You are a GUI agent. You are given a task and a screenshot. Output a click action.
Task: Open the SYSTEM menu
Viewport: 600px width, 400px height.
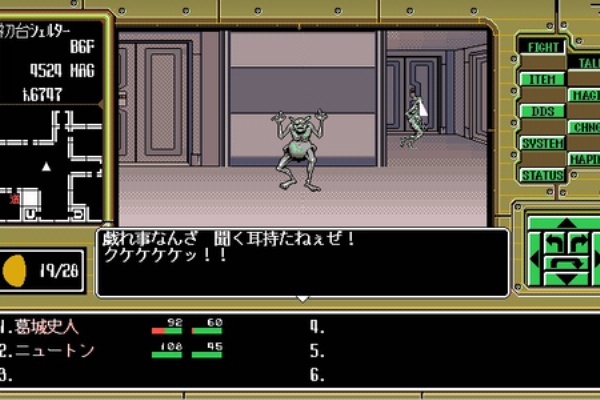(542, 143)
